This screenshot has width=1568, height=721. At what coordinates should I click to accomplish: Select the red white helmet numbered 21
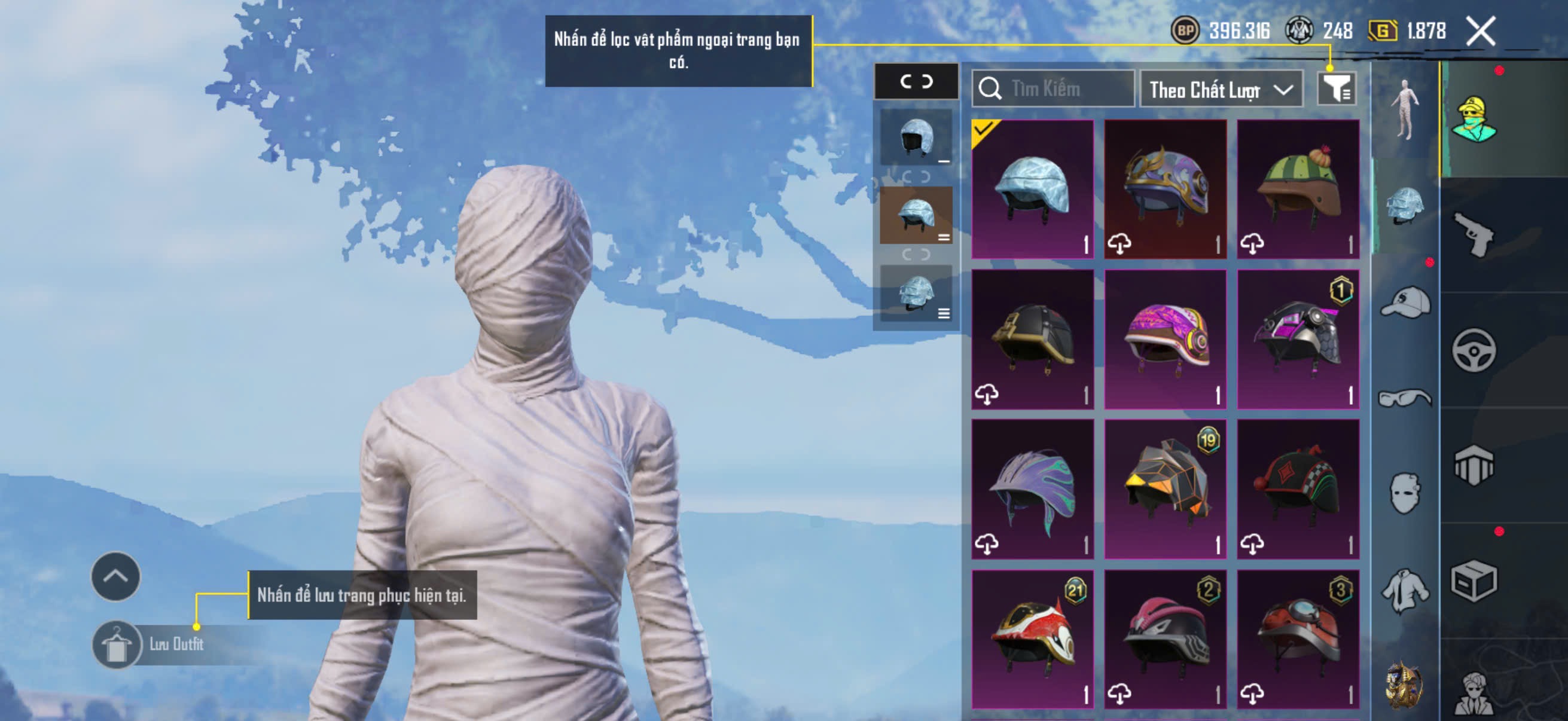[x=1032, y=639]
